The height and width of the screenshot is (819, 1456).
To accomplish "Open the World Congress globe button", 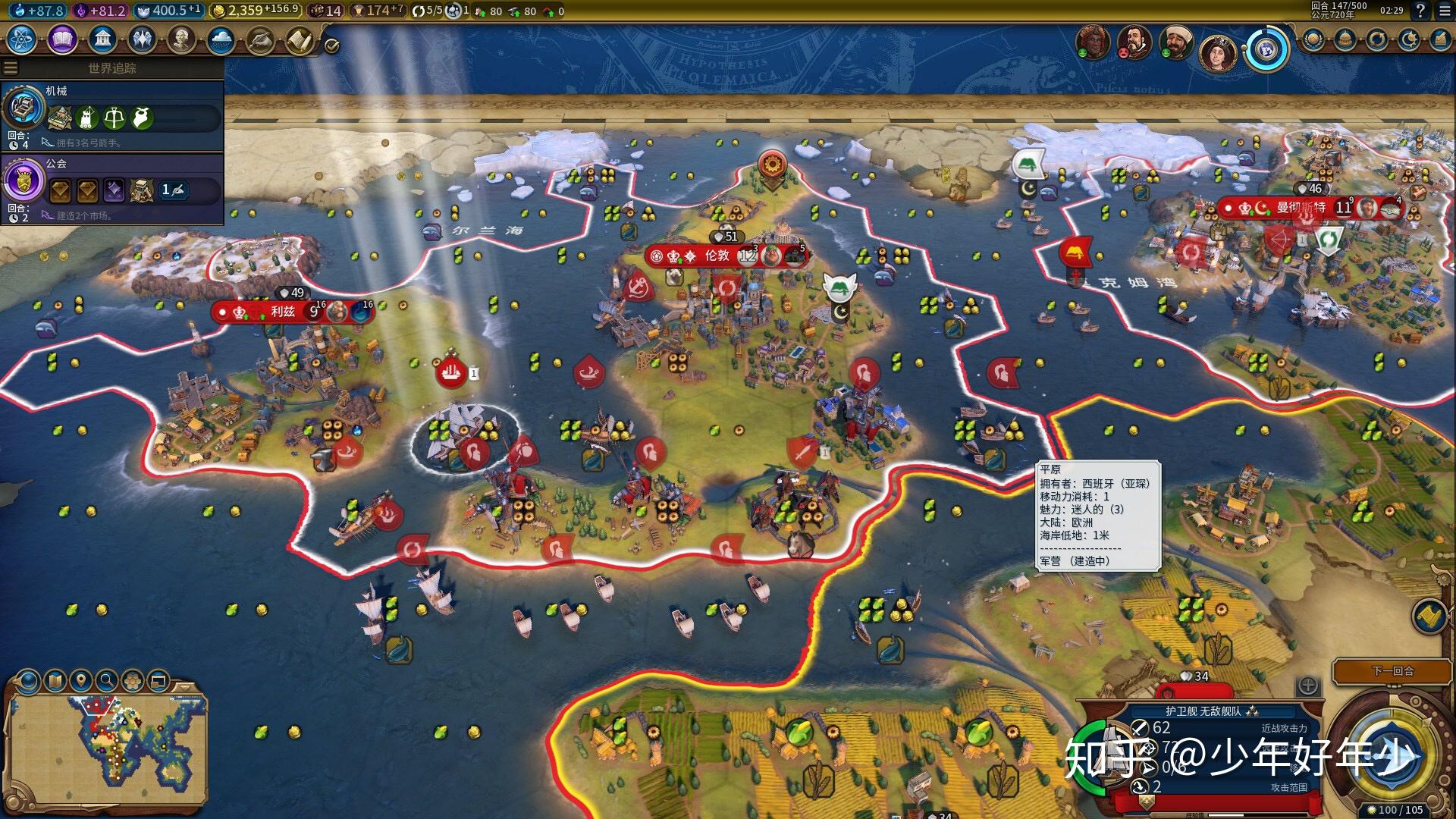I will tap(1266, 49).
